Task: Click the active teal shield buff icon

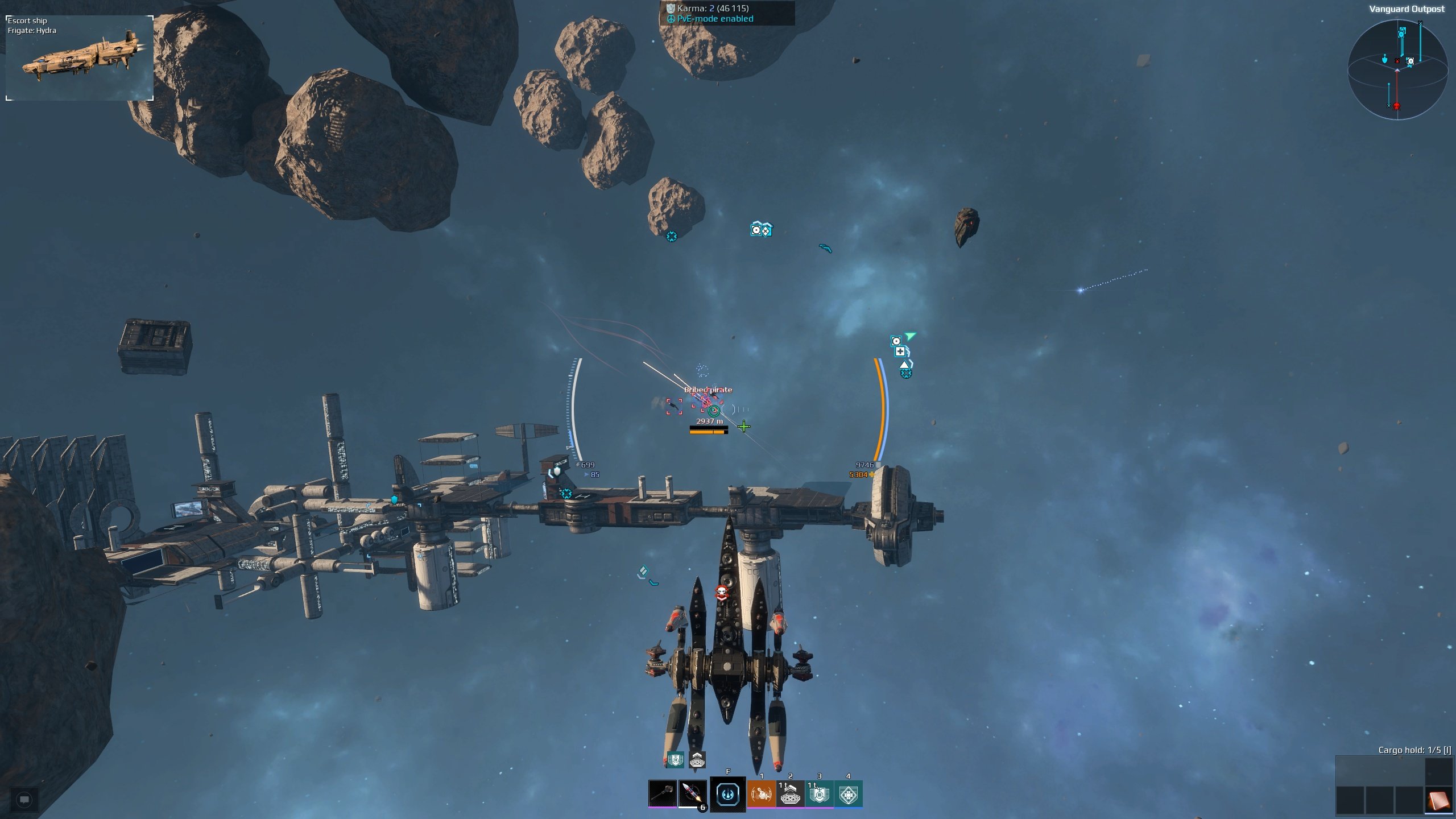Action: [x=675, y=759]
